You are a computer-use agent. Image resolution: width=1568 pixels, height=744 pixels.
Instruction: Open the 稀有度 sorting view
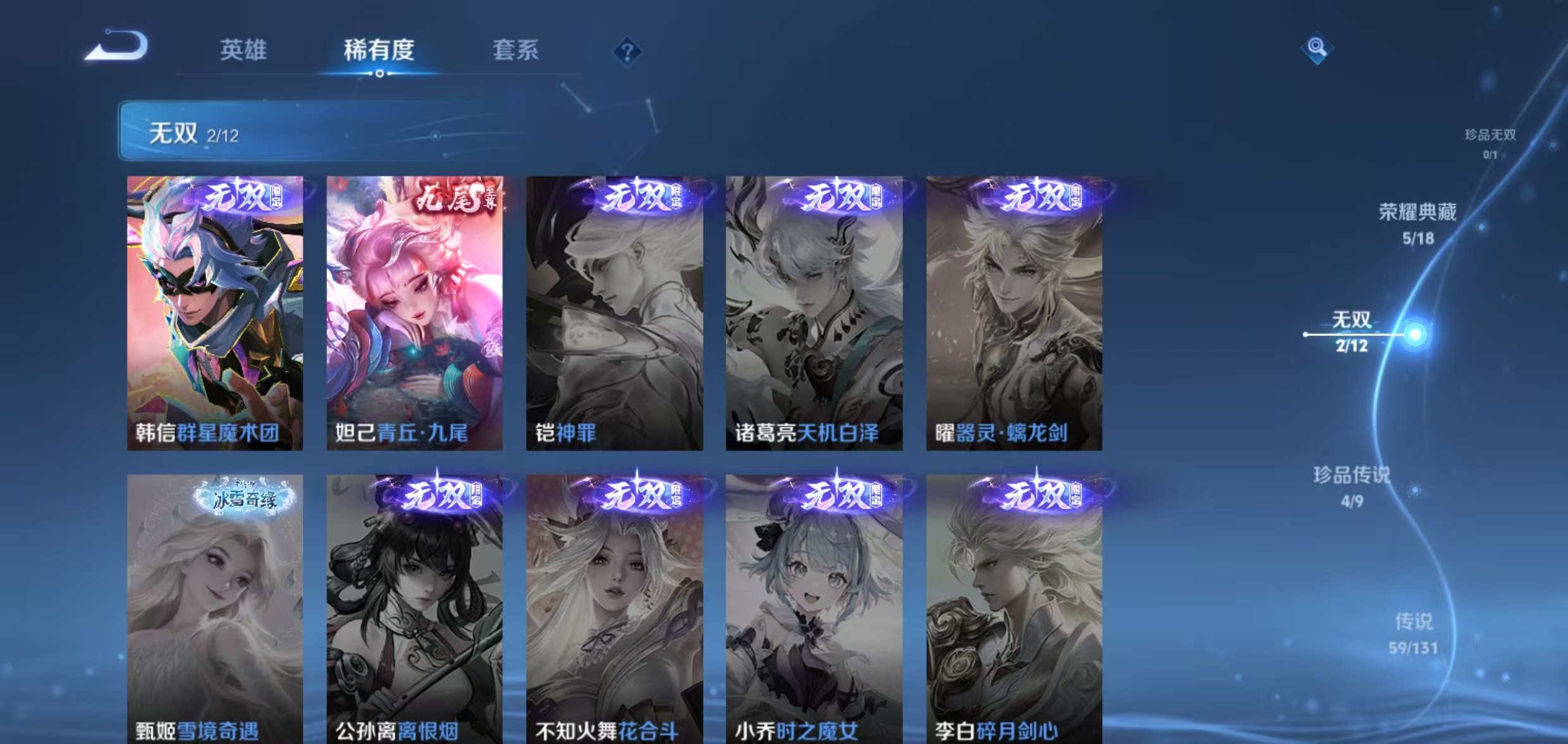(x=379, y=51)
